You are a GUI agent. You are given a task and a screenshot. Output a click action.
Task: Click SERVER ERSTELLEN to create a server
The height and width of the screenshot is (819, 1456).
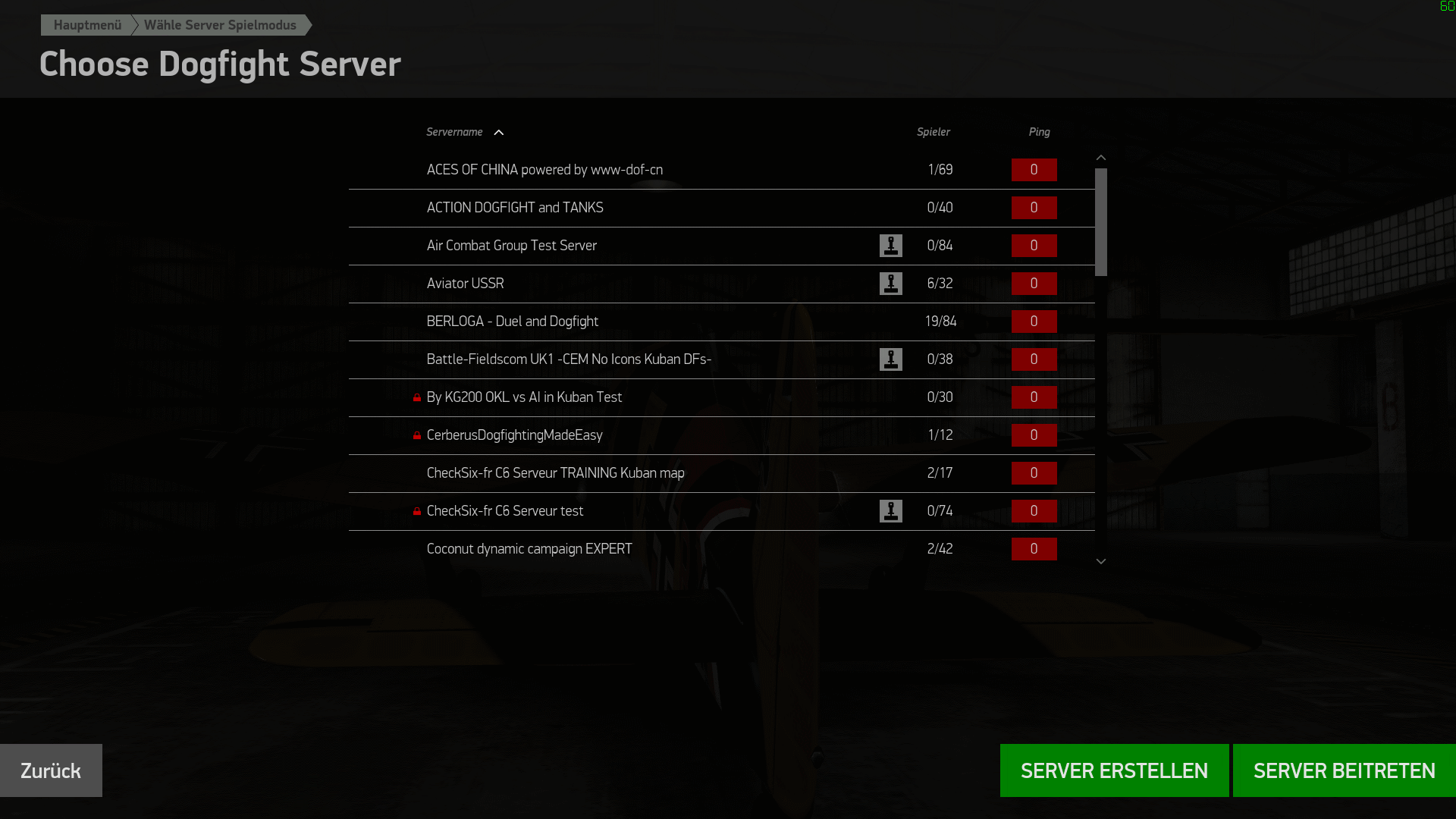tap(1114, 770)
